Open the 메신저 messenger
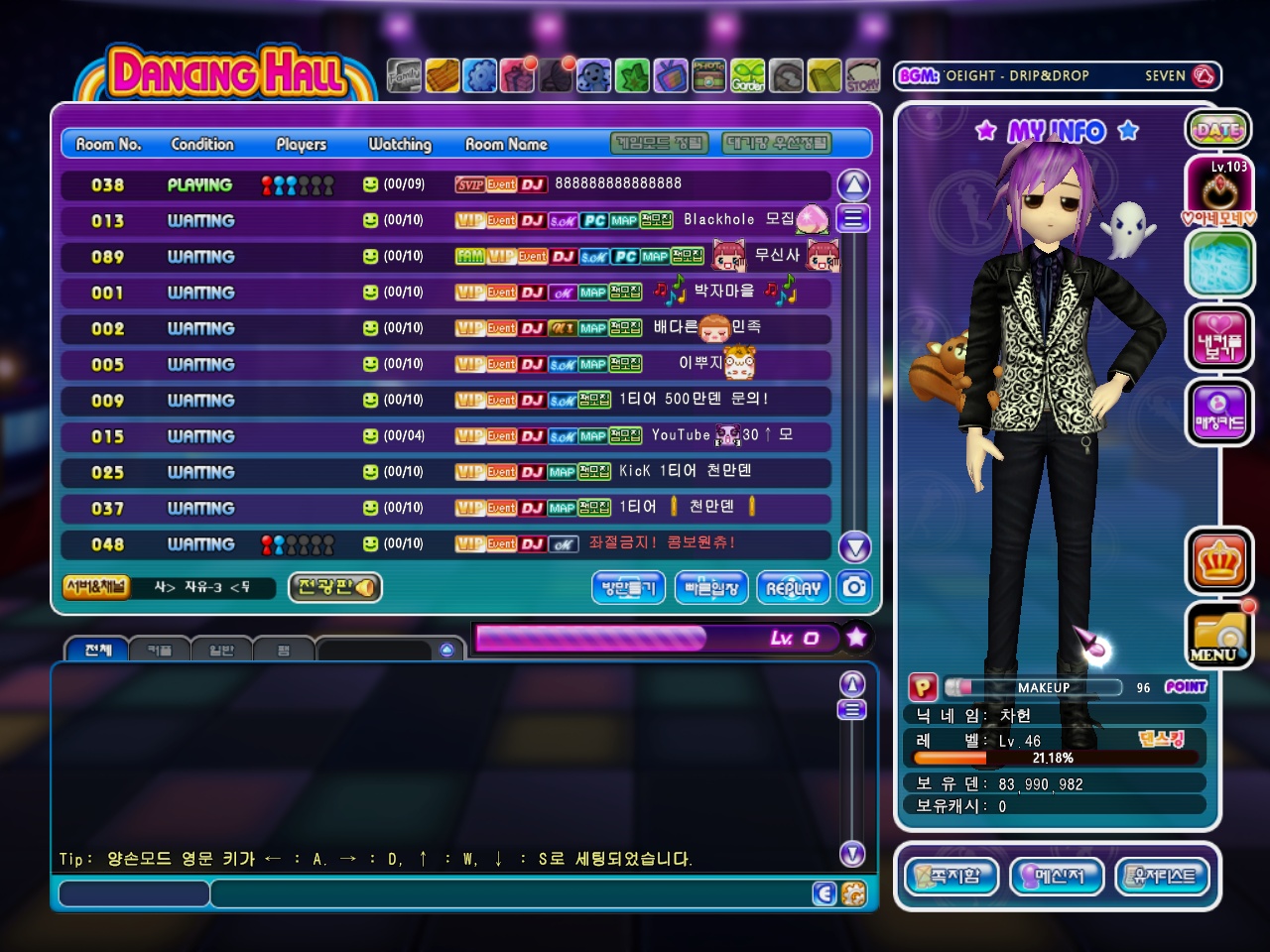The image size is (1270, 952). point(1055,877)
